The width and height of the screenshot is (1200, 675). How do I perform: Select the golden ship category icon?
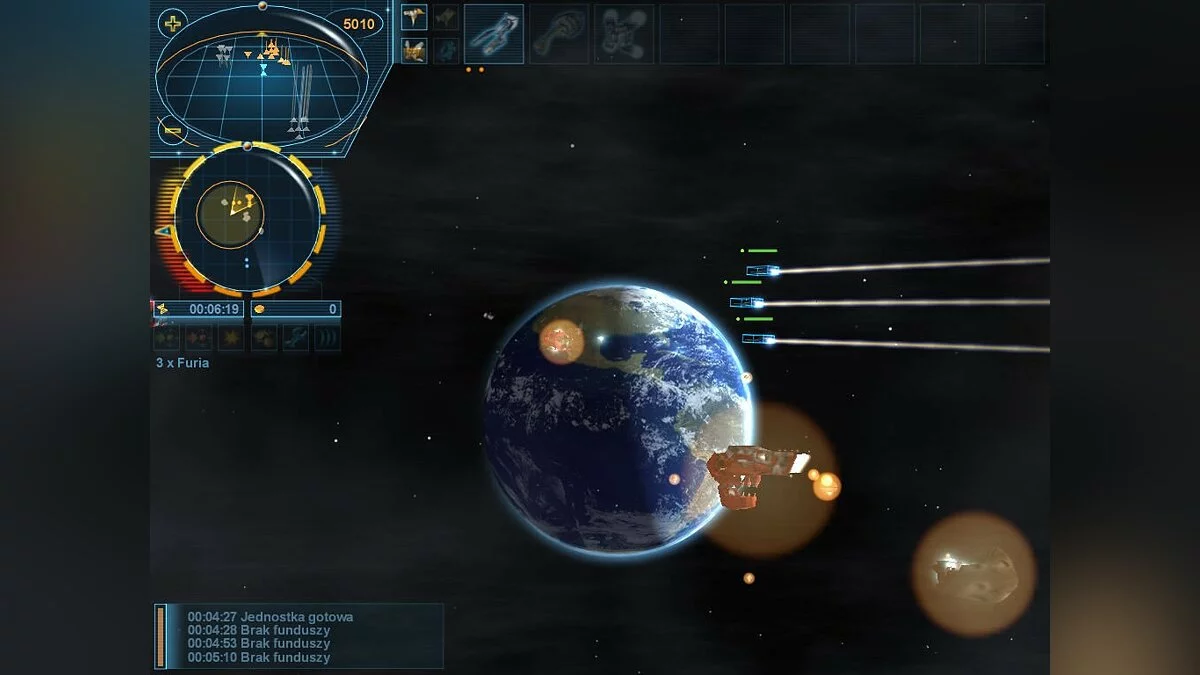tap(414, 50)
